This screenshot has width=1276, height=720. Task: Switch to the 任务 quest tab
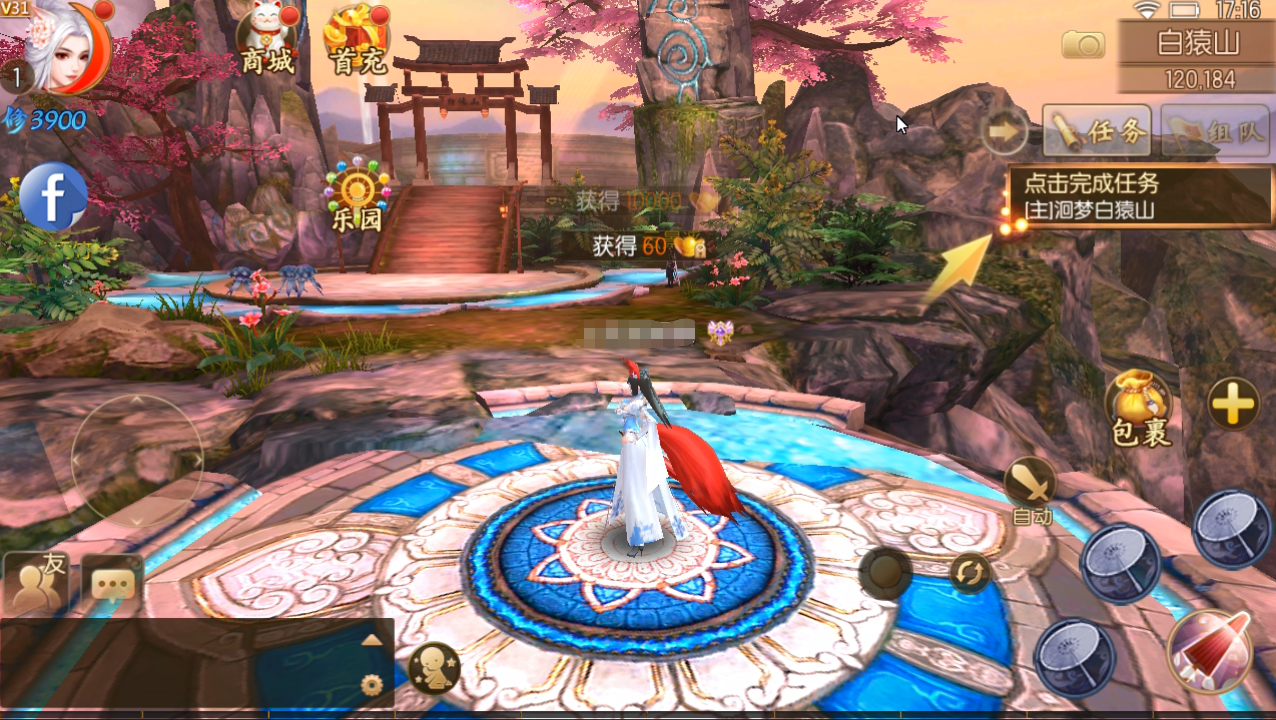pos(1096,131)
